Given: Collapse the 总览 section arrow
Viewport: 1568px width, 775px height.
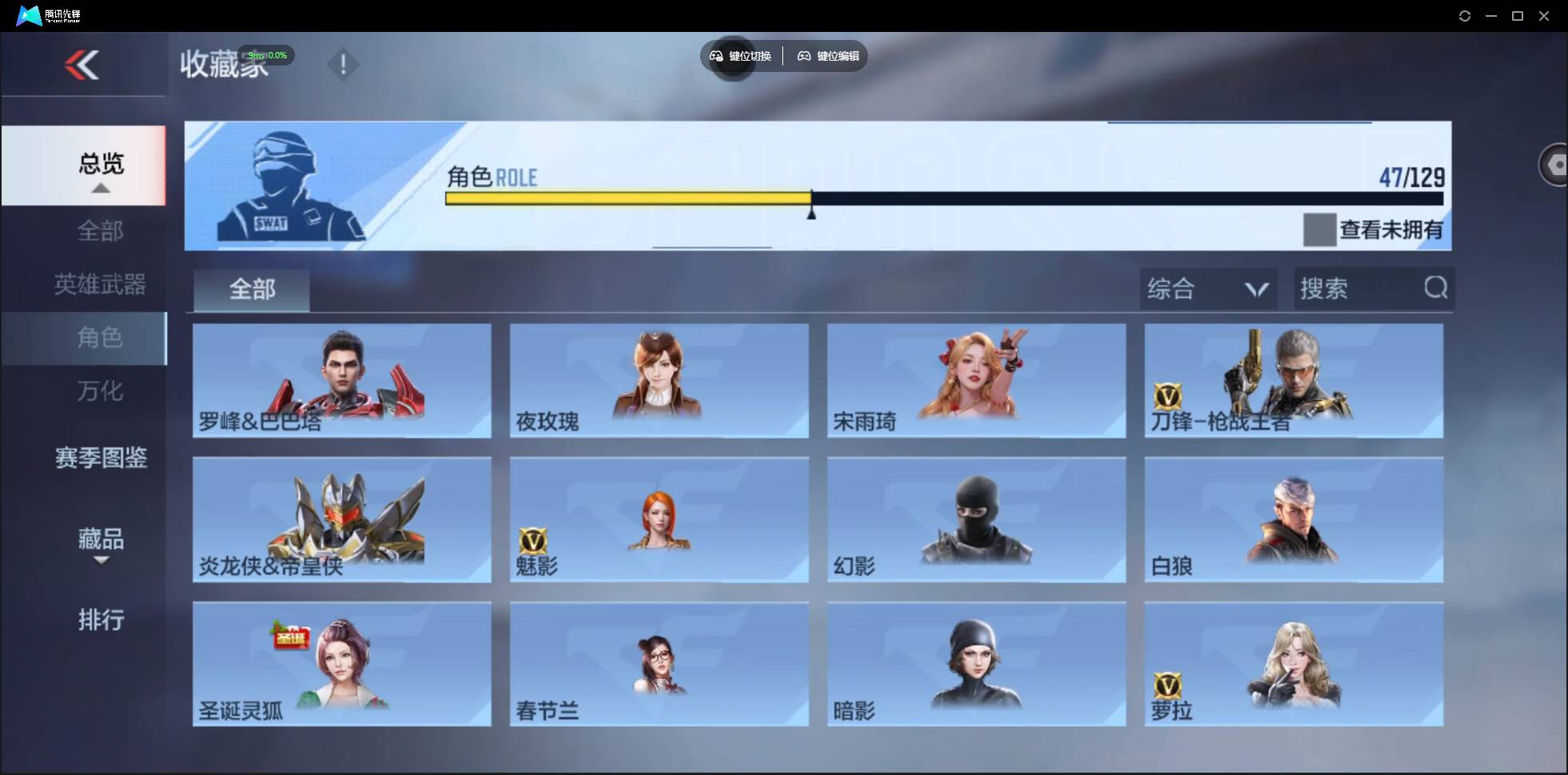Looking at the screenshot, I should point(100,189).
